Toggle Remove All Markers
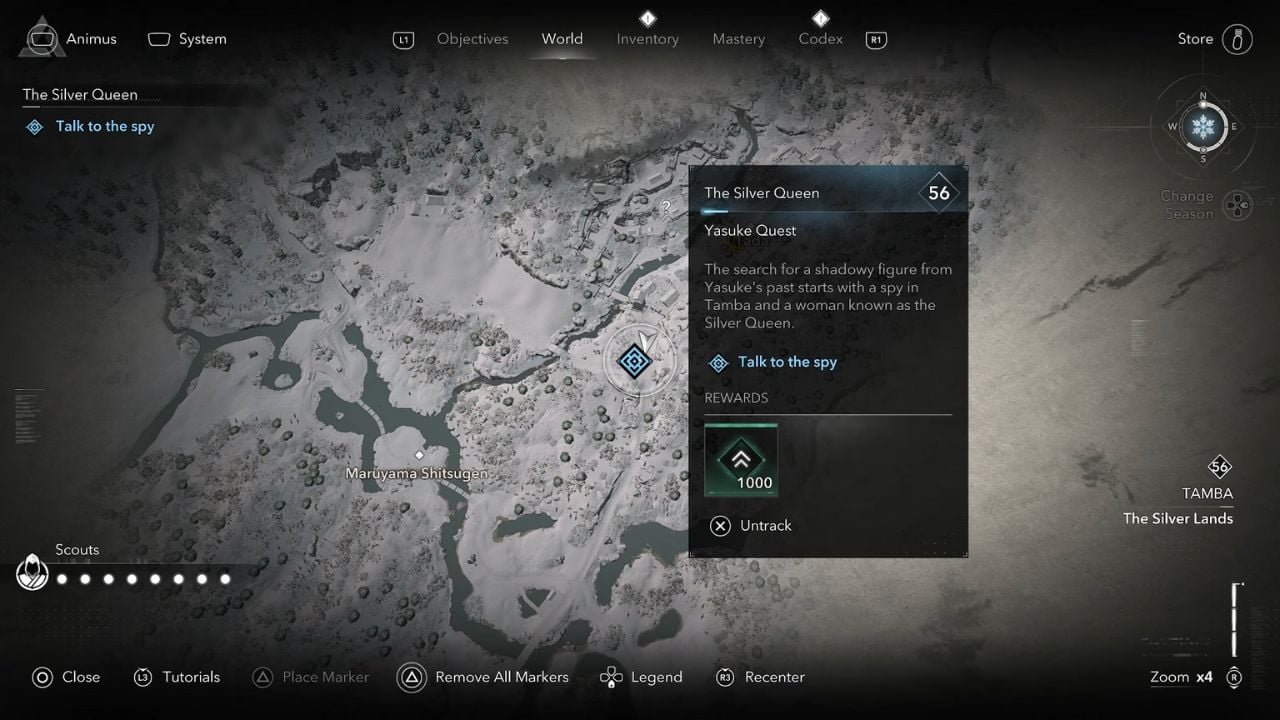This screenshot has height=720, width=1280. pyautogui.click(x=484, y=677)
